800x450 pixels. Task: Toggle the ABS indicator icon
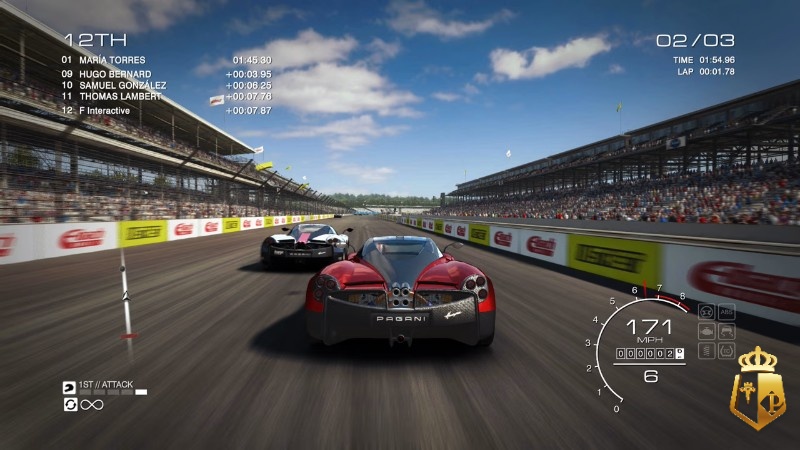(726, 310)
